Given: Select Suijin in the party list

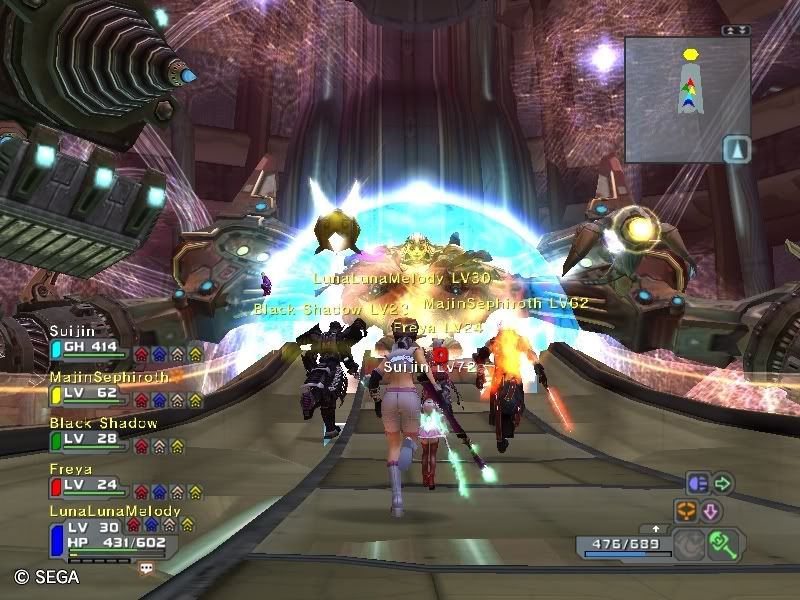Looking at the screenshot, I should [x=90, y=347].
